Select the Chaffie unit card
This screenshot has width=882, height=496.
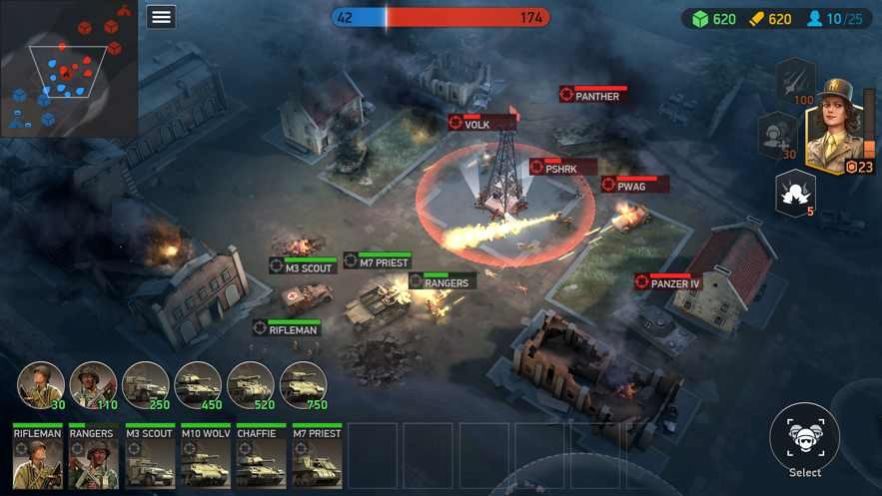261,457
